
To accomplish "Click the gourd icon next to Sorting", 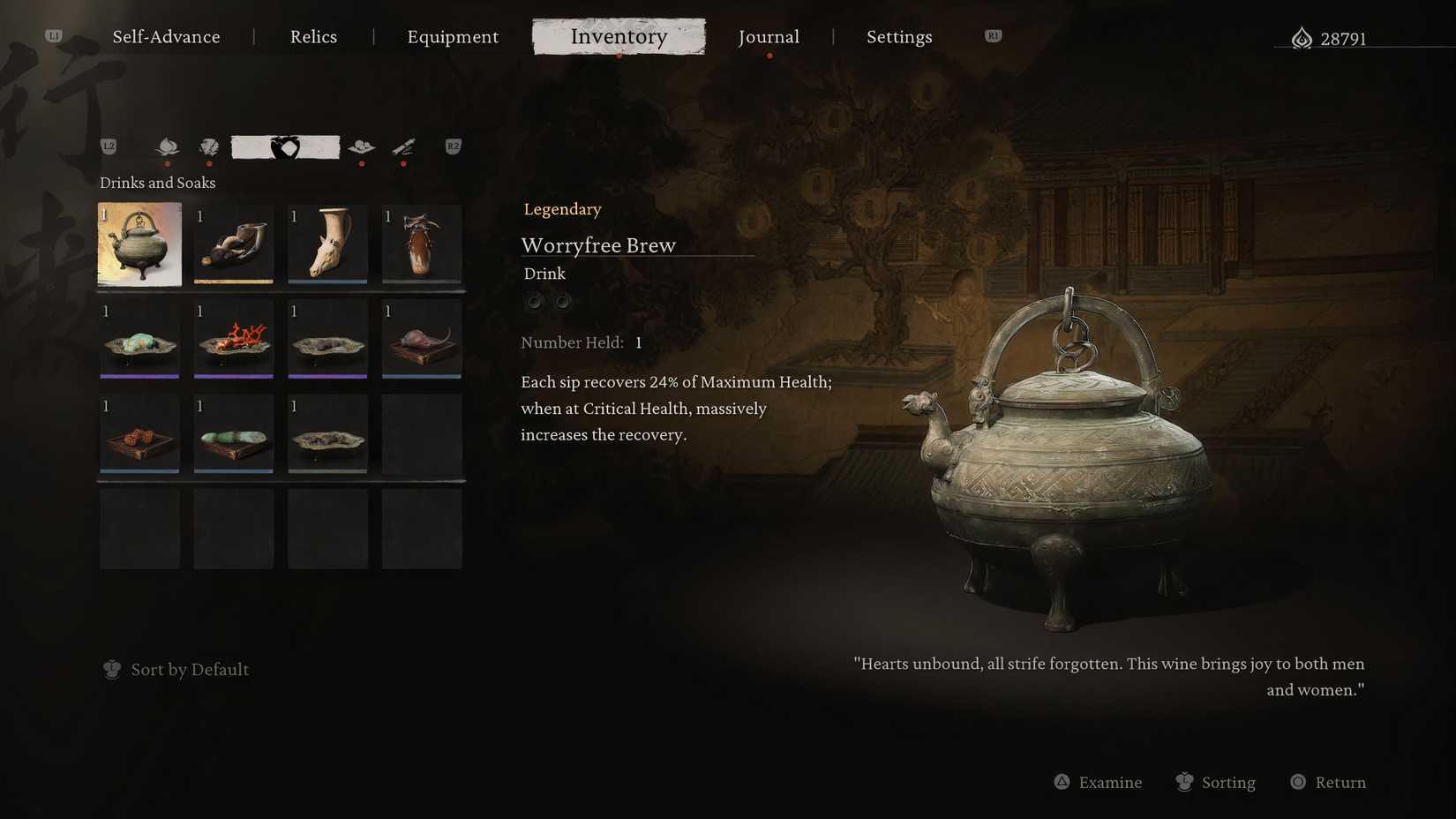I will (1182, 782).
